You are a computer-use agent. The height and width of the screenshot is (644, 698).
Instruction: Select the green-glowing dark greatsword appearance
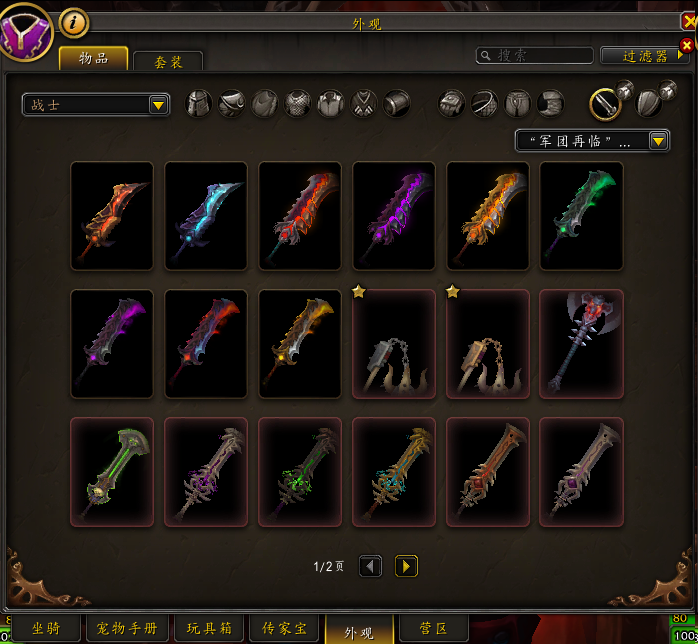(581, 216)
